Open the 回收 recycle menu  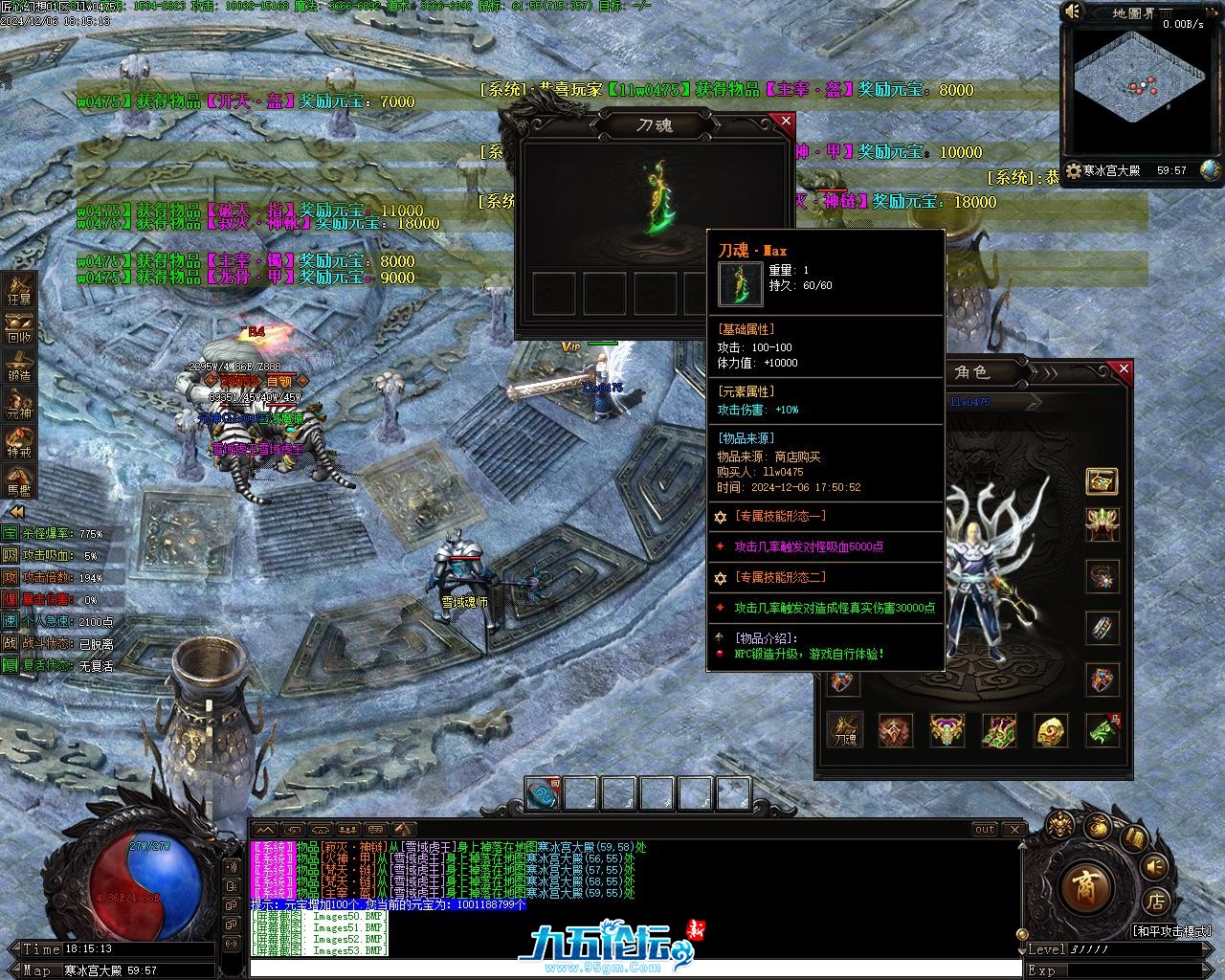(19, 327)
